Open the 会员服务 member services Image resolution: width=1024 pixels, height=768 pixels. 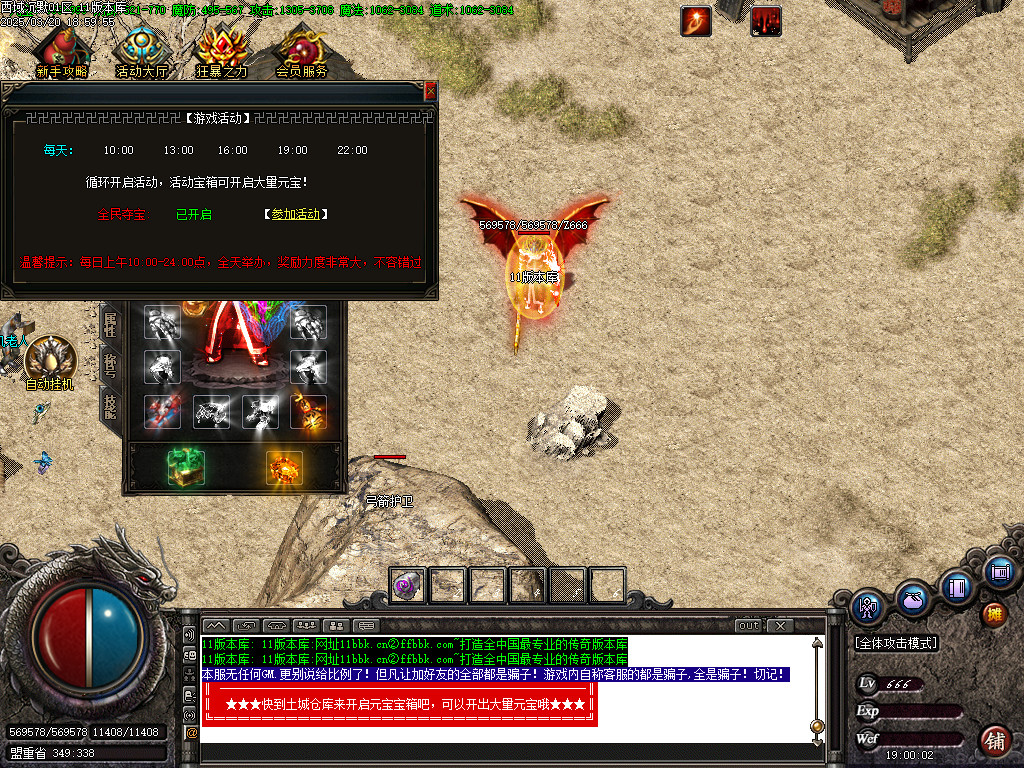[301, 52]
